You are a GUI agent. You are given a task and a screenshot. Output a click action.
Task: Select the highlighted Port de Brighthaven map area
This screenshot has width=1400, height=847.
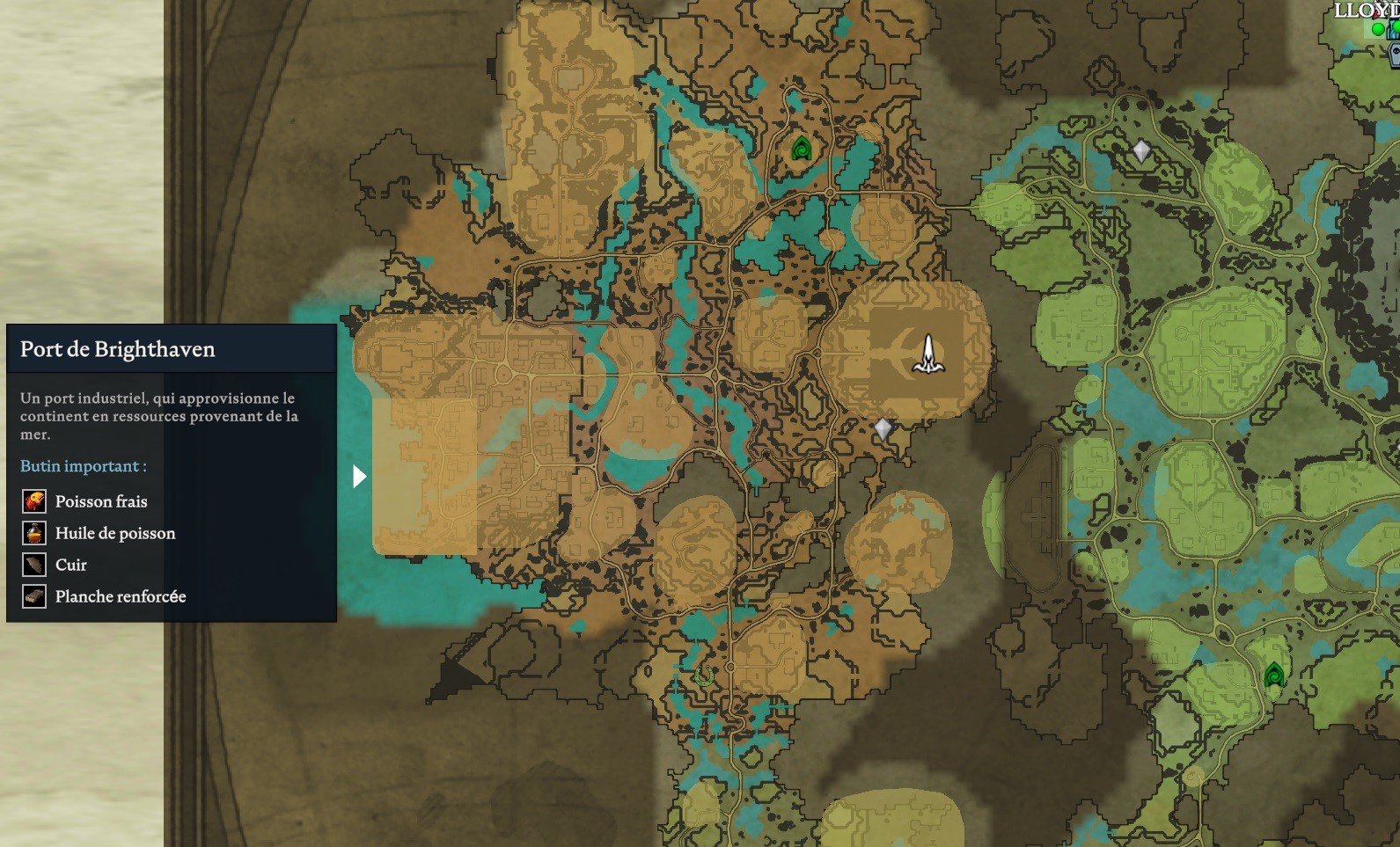[425, 475]
